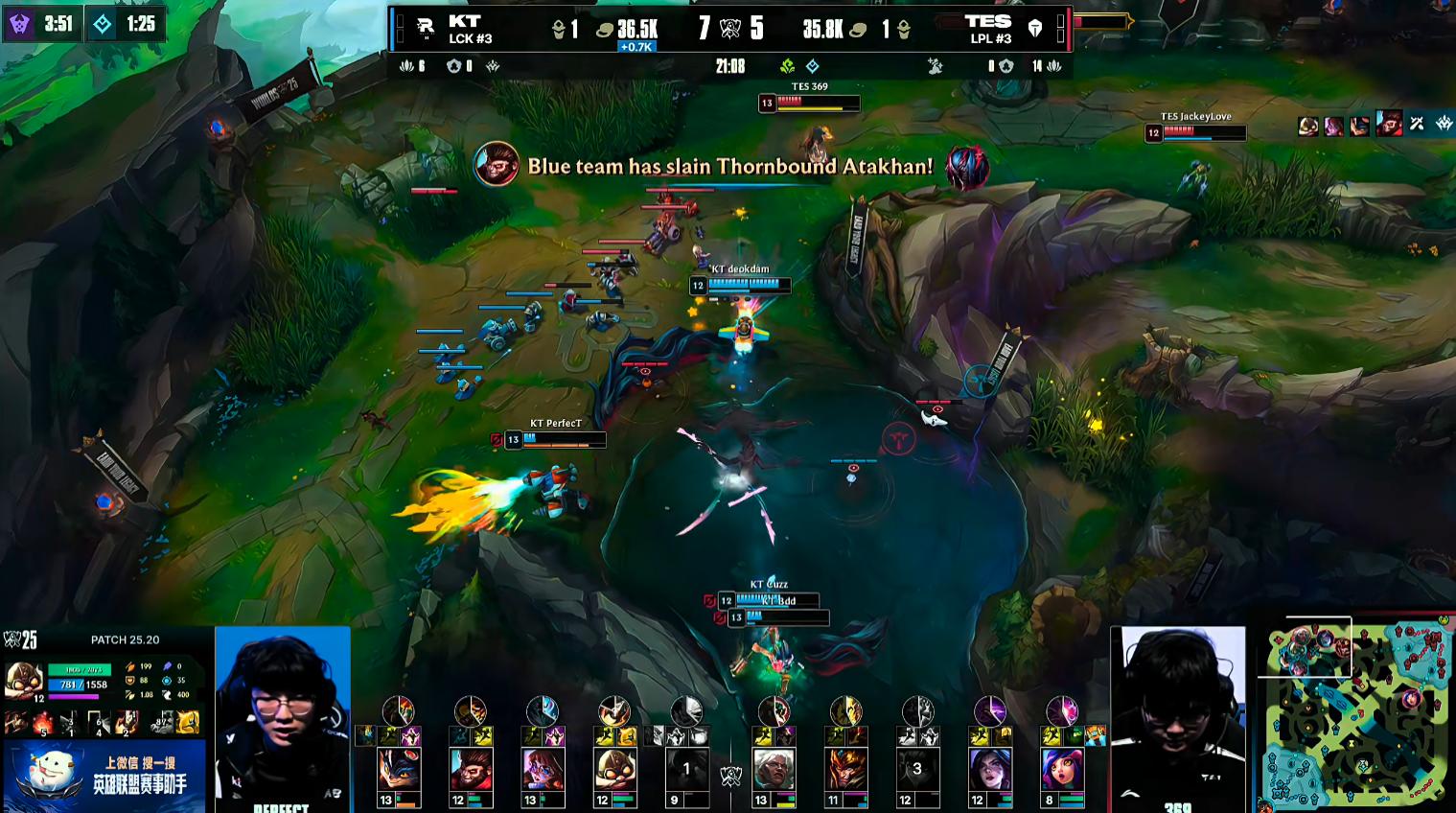Select the dark-haired Kai'Sa portrait
The height and width of the screenshot is (813, 1456).
989,769
